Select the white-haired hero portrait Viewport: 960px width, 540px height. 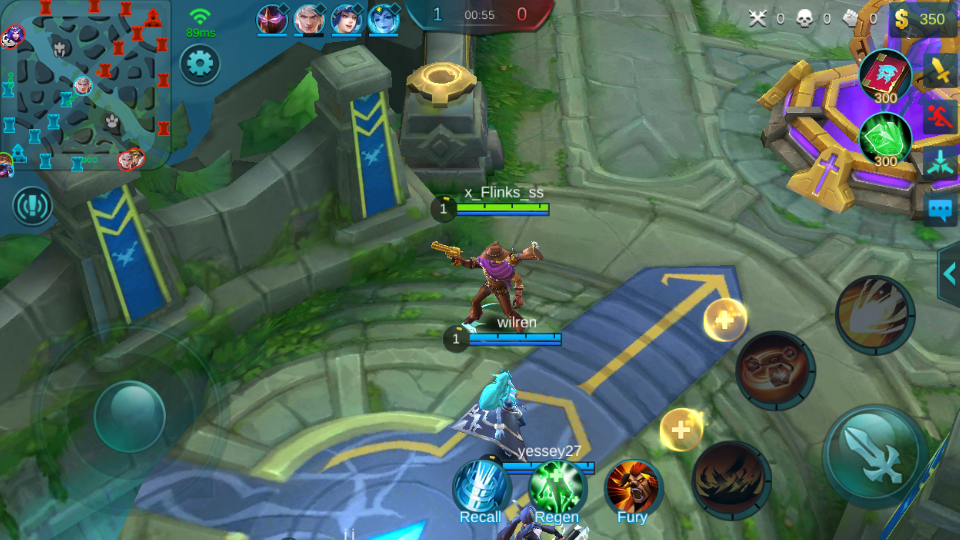[x=310, y=19]
